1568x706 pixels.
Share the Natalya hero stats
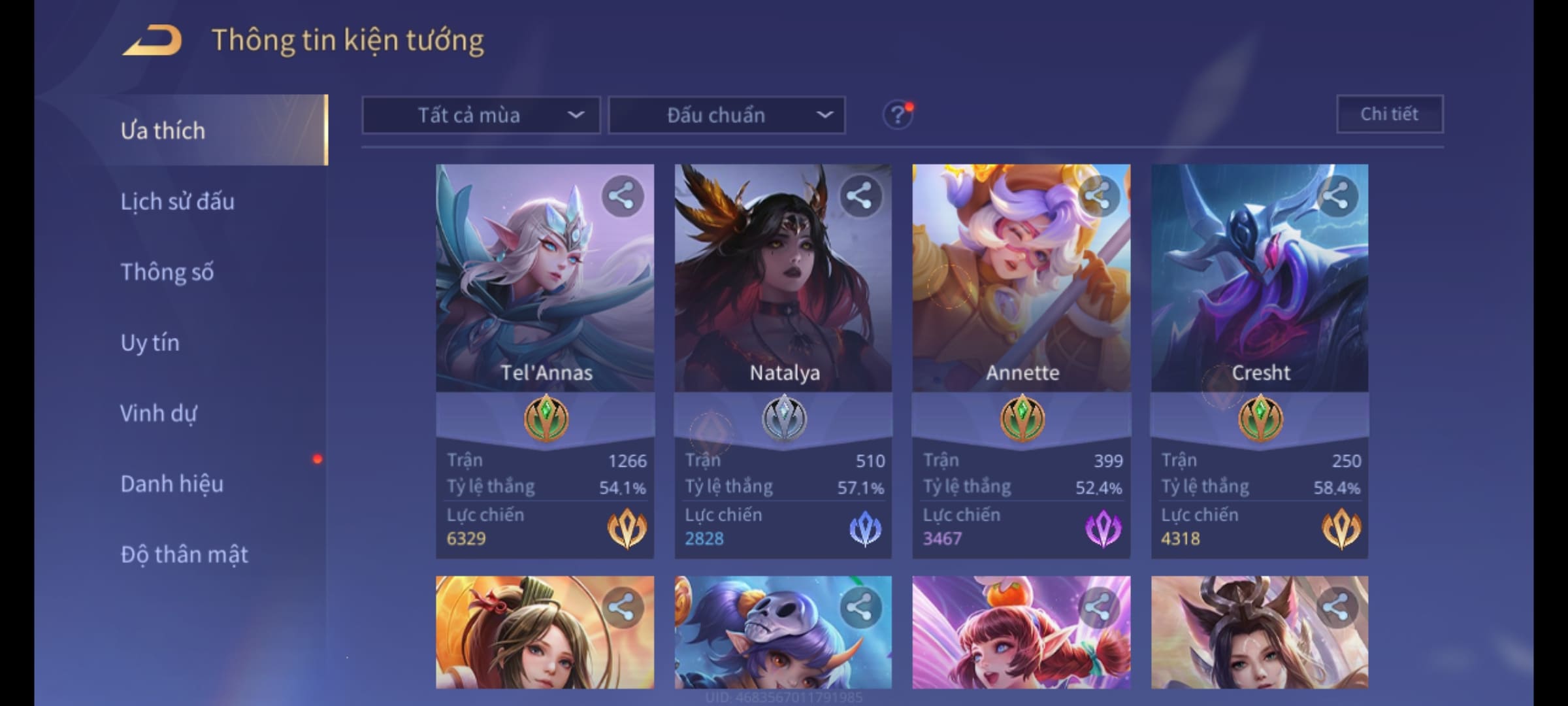click(x=860, y=196)
